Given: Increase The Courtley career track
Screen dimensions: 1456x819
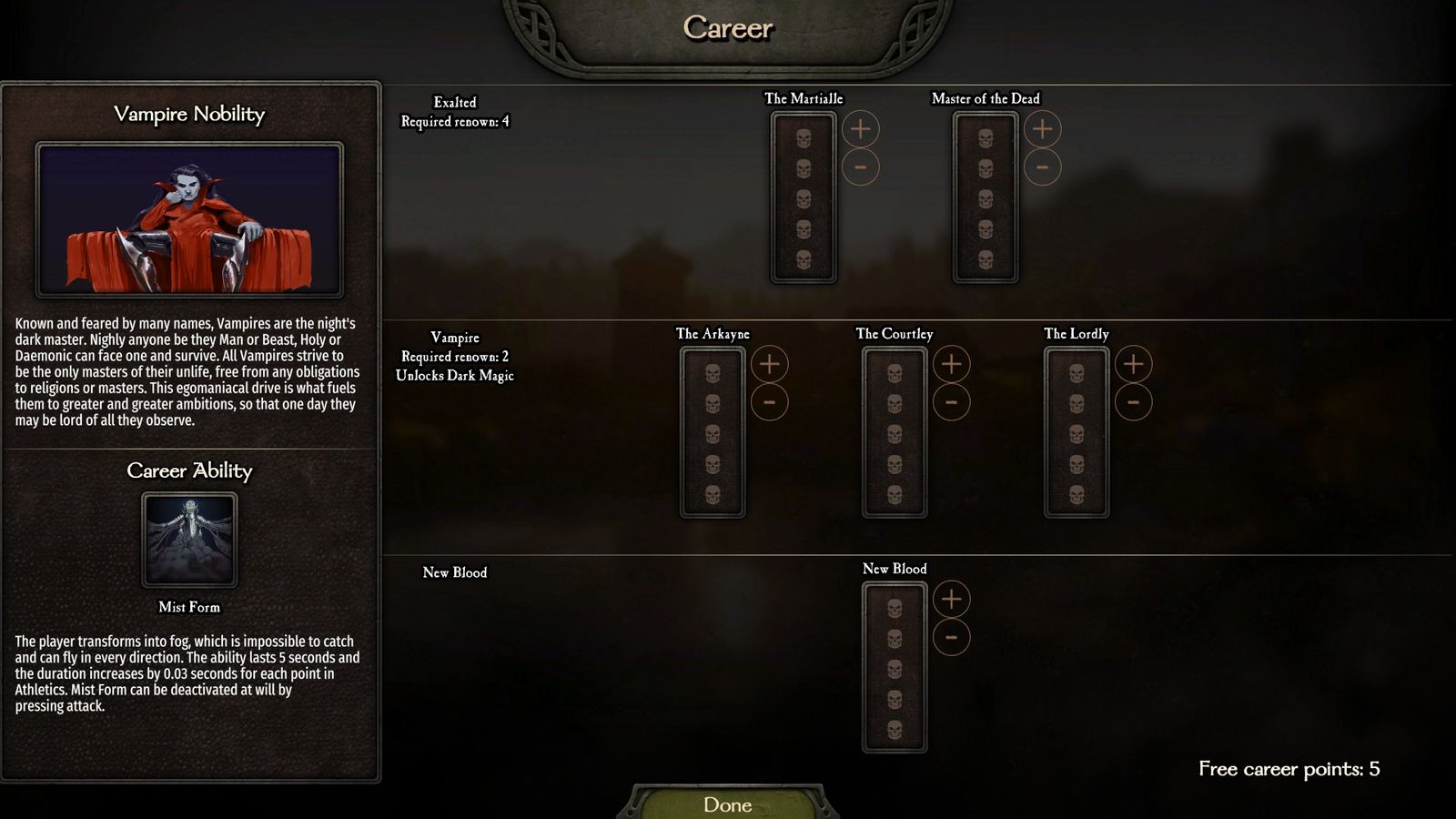Looking at the screenshot, I should point(951,364).
